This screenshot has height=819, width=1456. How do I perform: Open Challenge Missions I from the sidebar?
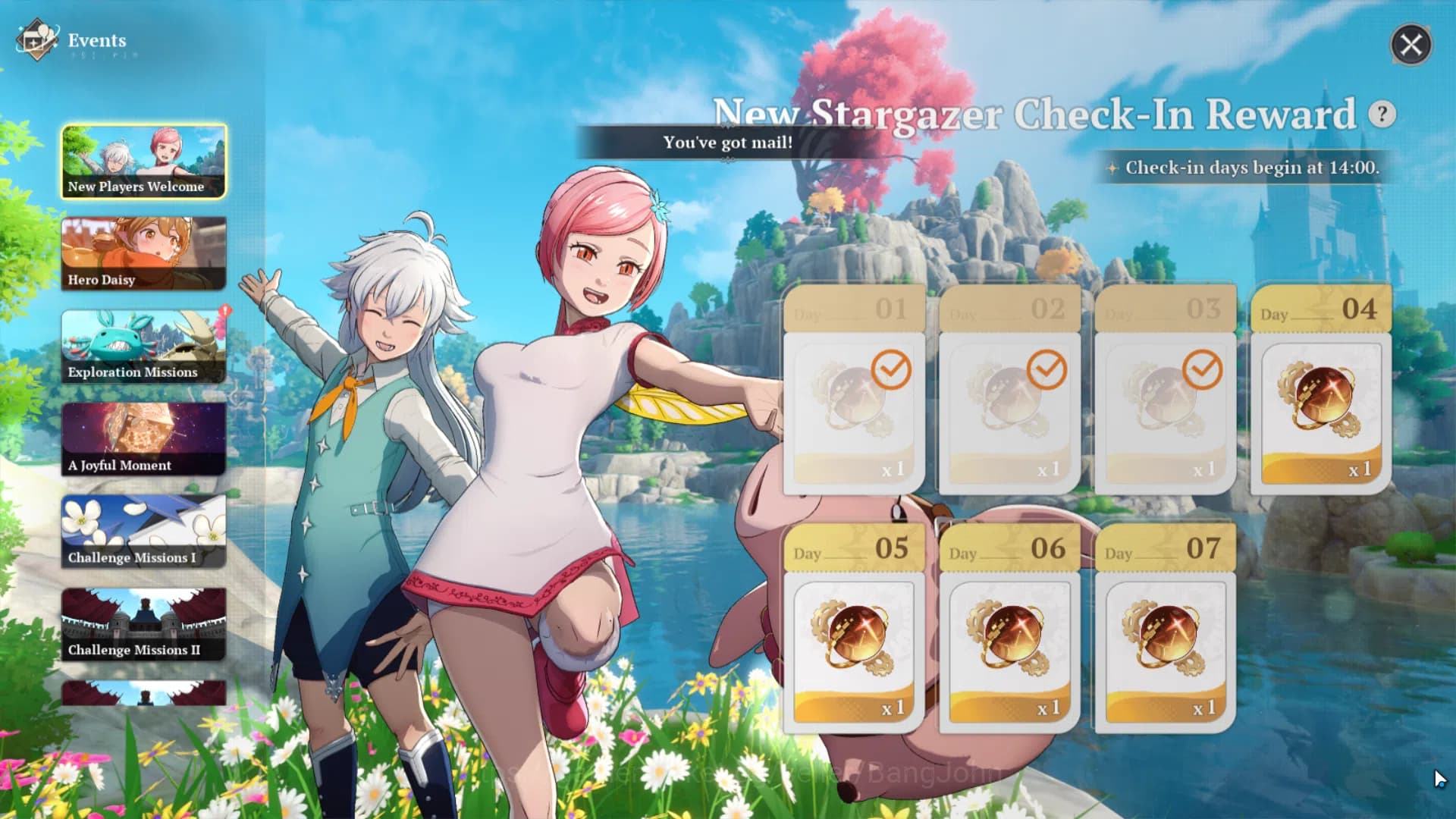pos(144,531)
